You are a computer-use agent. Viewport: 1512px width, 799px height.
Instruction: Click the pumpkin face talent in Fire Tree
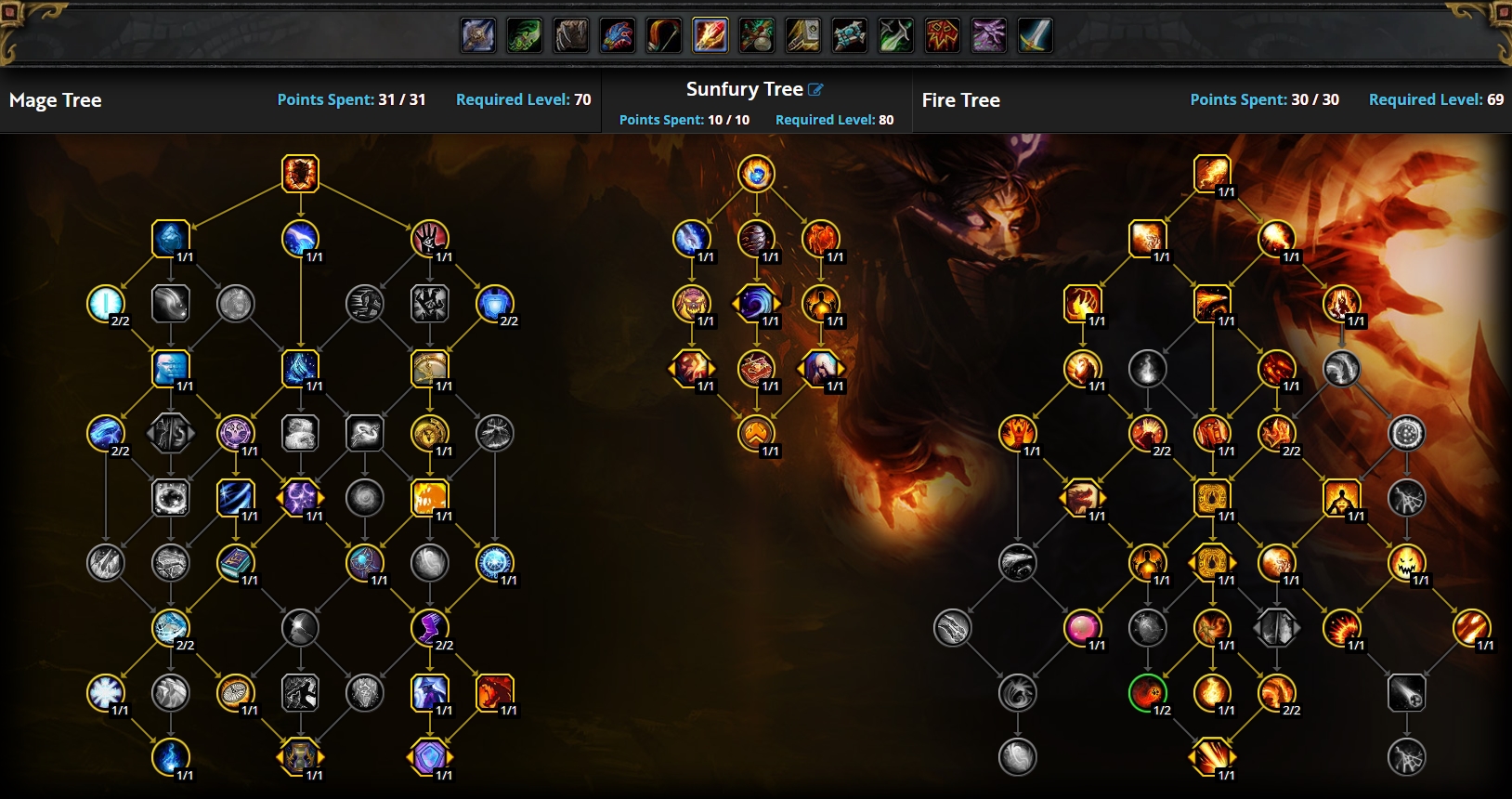(1406, 563)
